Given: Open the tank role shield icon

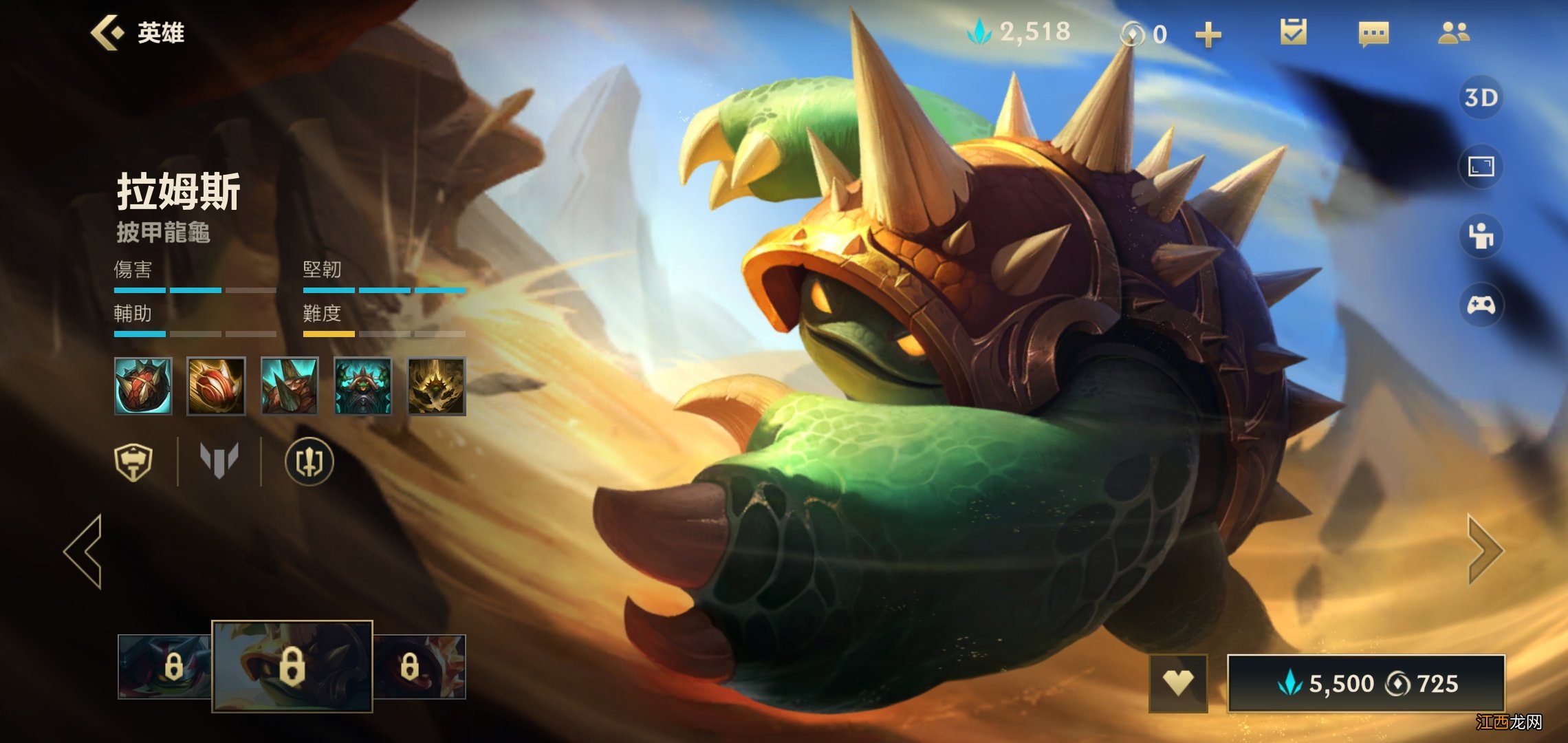Looking at the screenshot, I should (133, 462).
